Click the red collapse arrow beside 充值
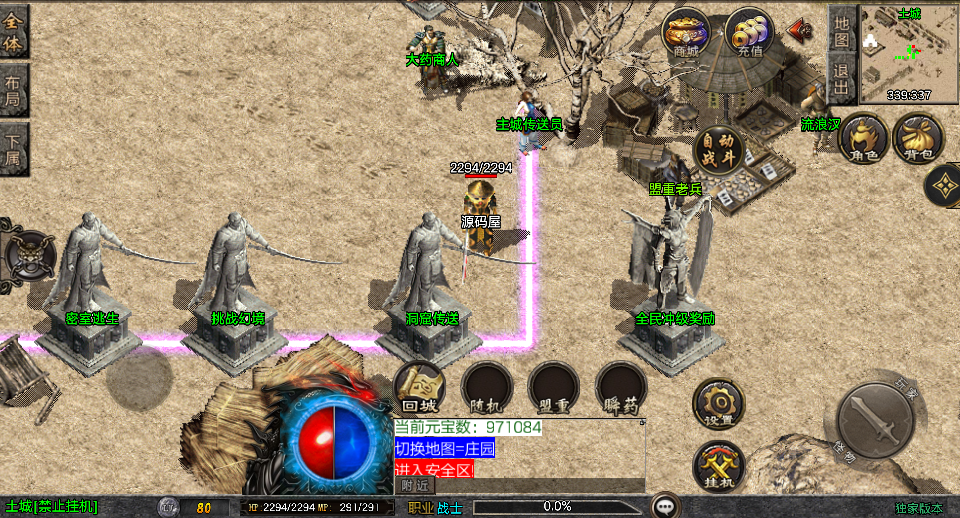 coord(800,30)
